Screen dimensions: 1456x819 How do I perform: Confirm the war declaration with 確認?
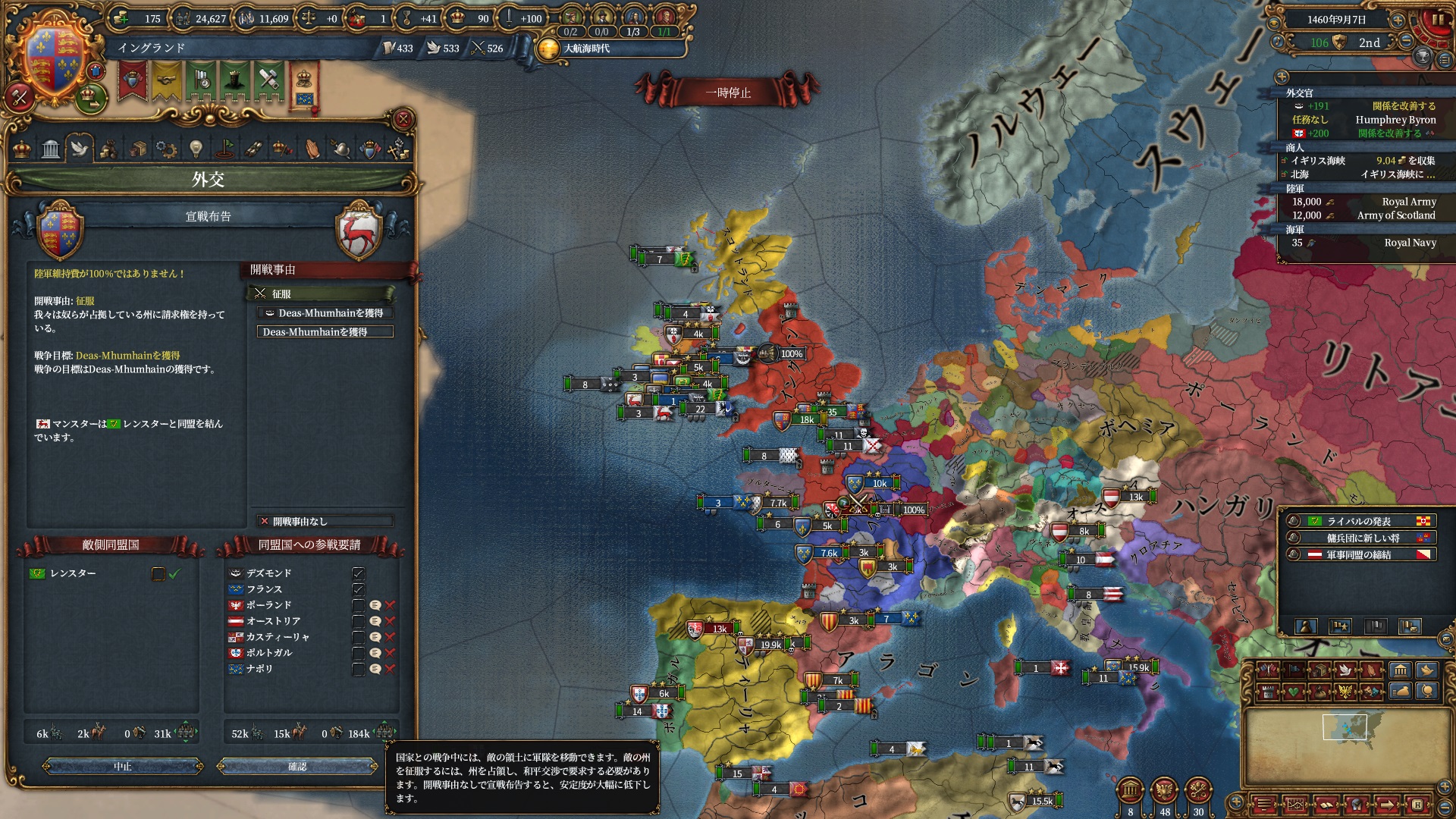click(x=297, y=767)
